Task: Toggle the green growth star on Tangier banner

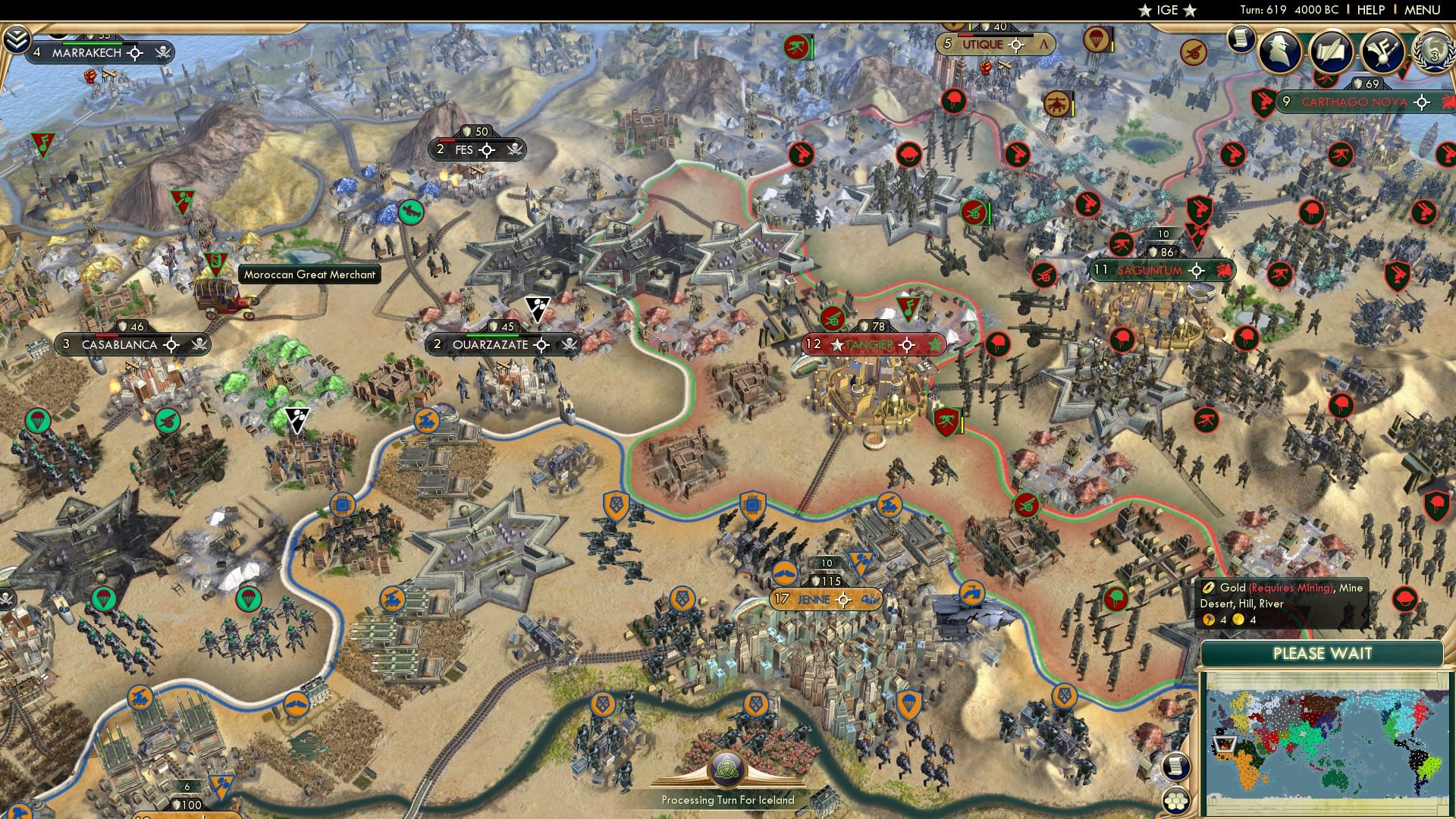Action: point(936,345)
